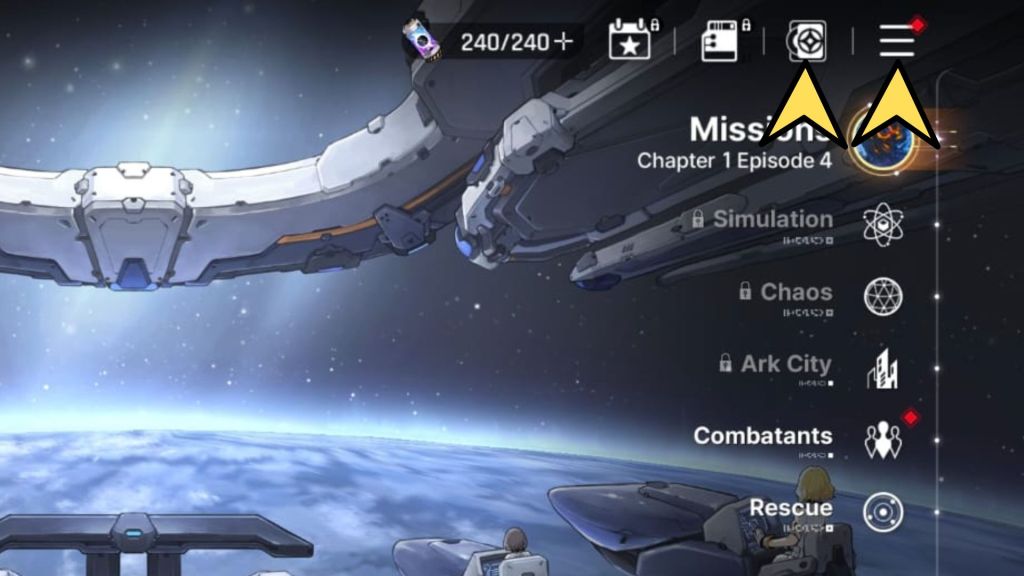Click the circular emblem icon in top bar
This screenshot has height=576, width=1024.
(807, 41)
